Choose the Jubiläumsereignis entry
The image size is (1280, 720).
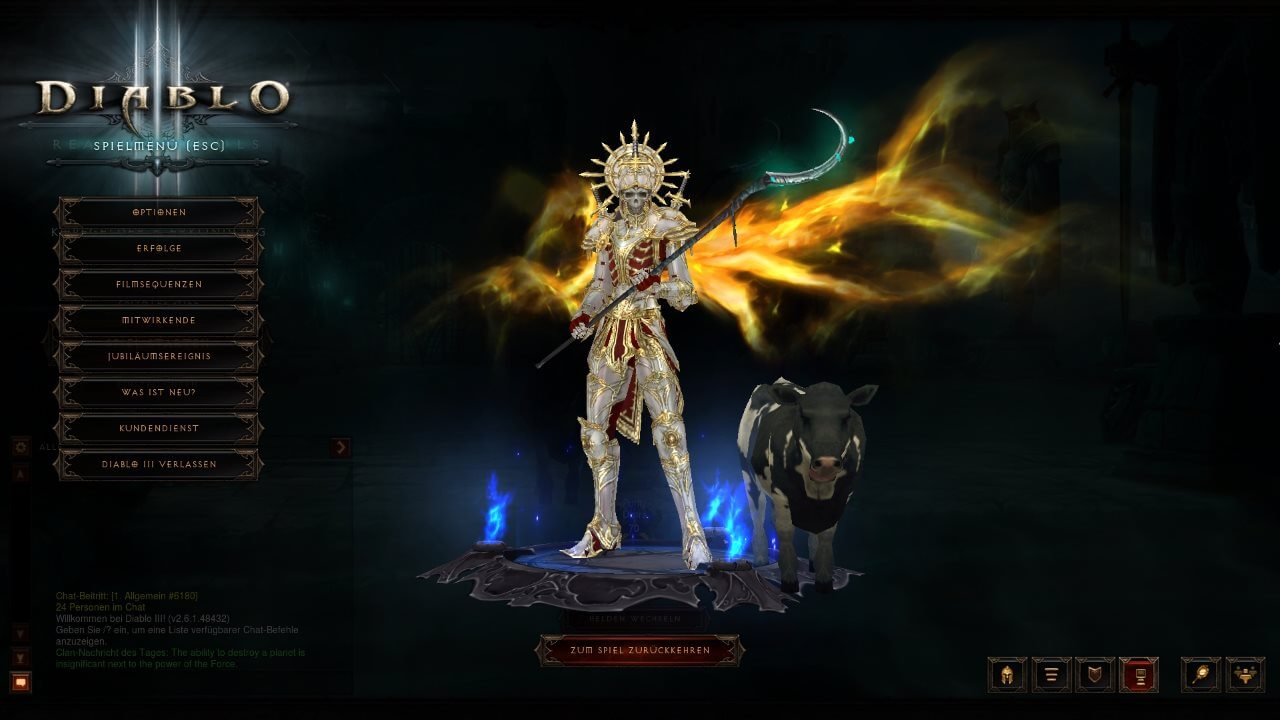[159, 356]
